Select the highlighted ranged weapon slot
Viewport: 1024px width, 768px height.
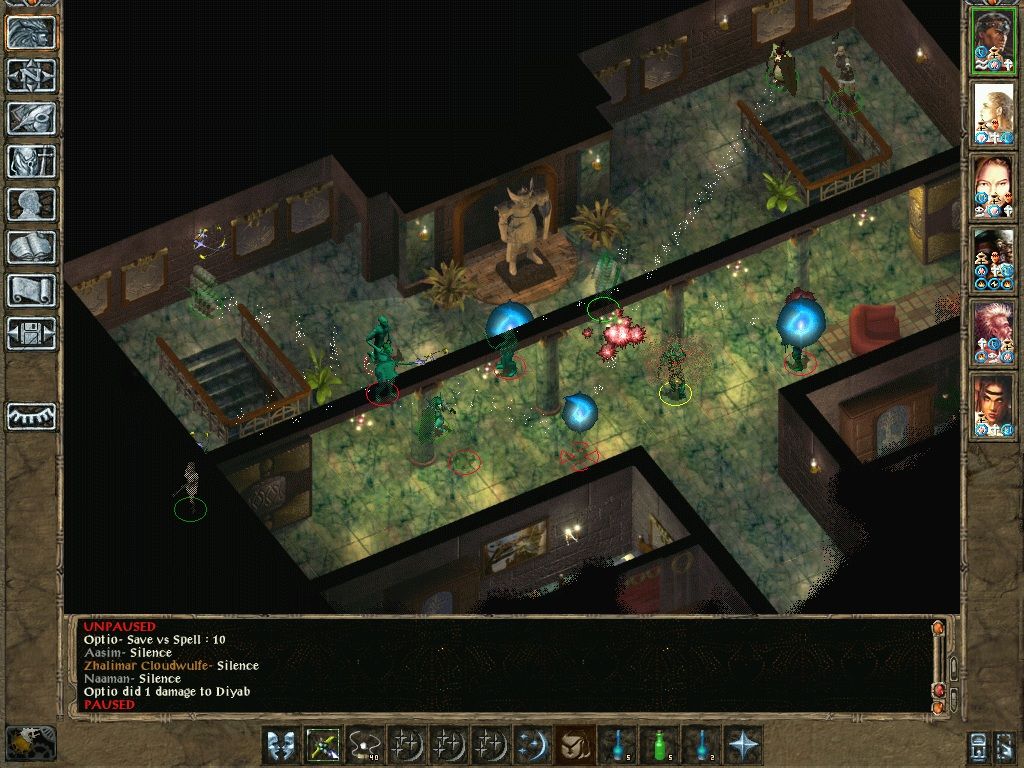(x=322, y=745)
